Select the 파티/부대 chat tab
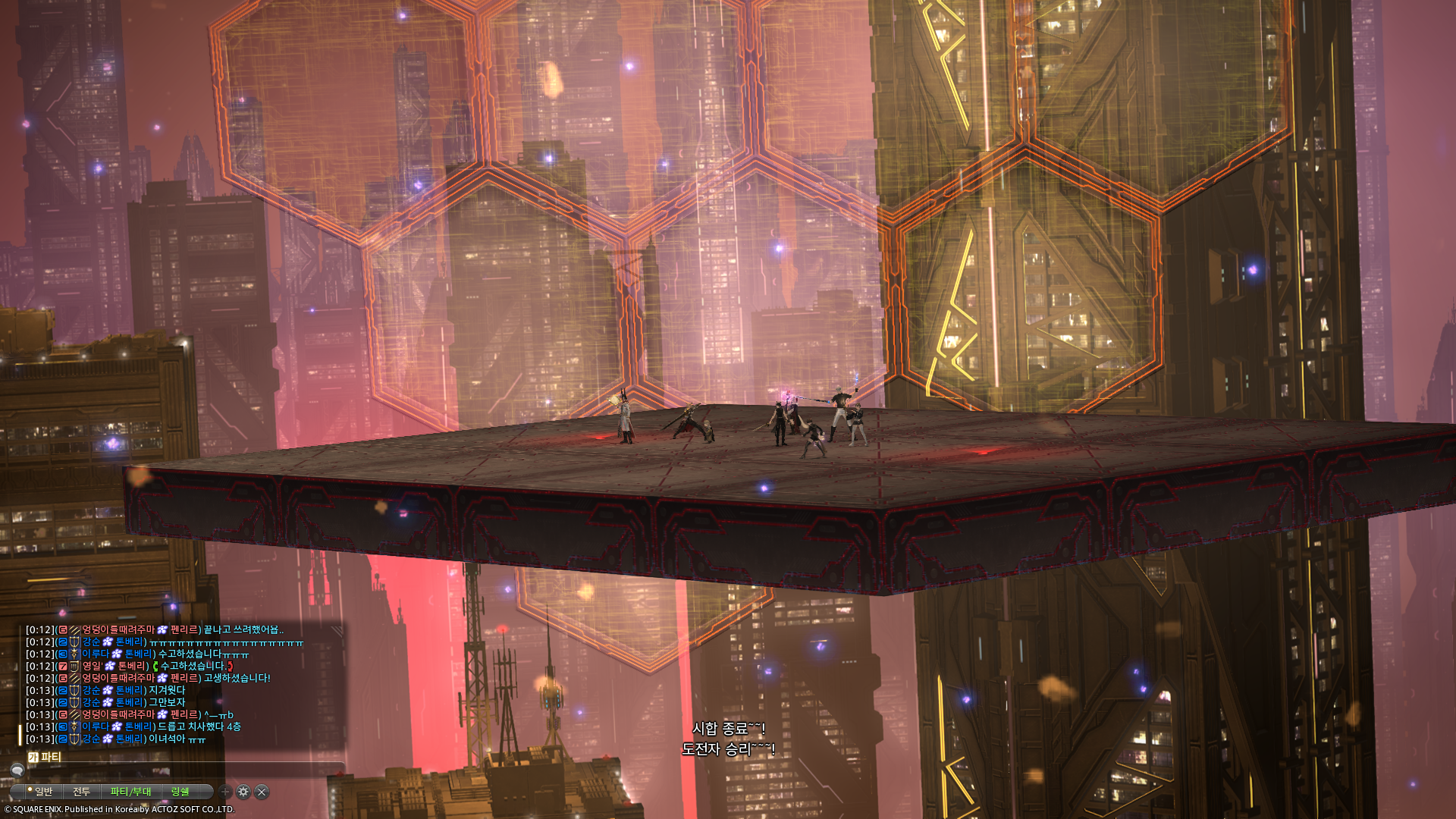 (130, 792)
